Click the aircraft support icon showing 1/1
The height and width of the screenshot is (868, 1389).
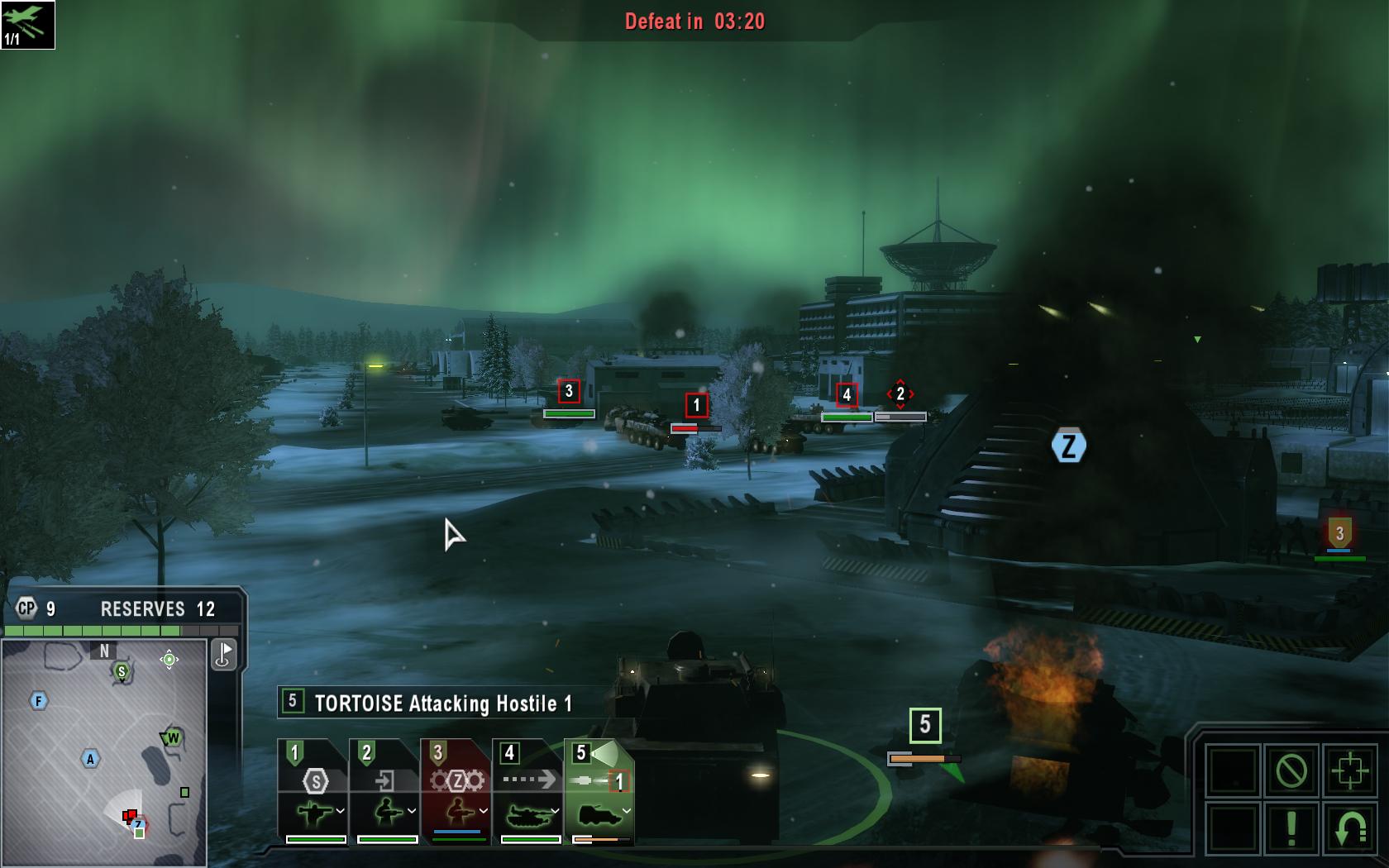point(27,25)
